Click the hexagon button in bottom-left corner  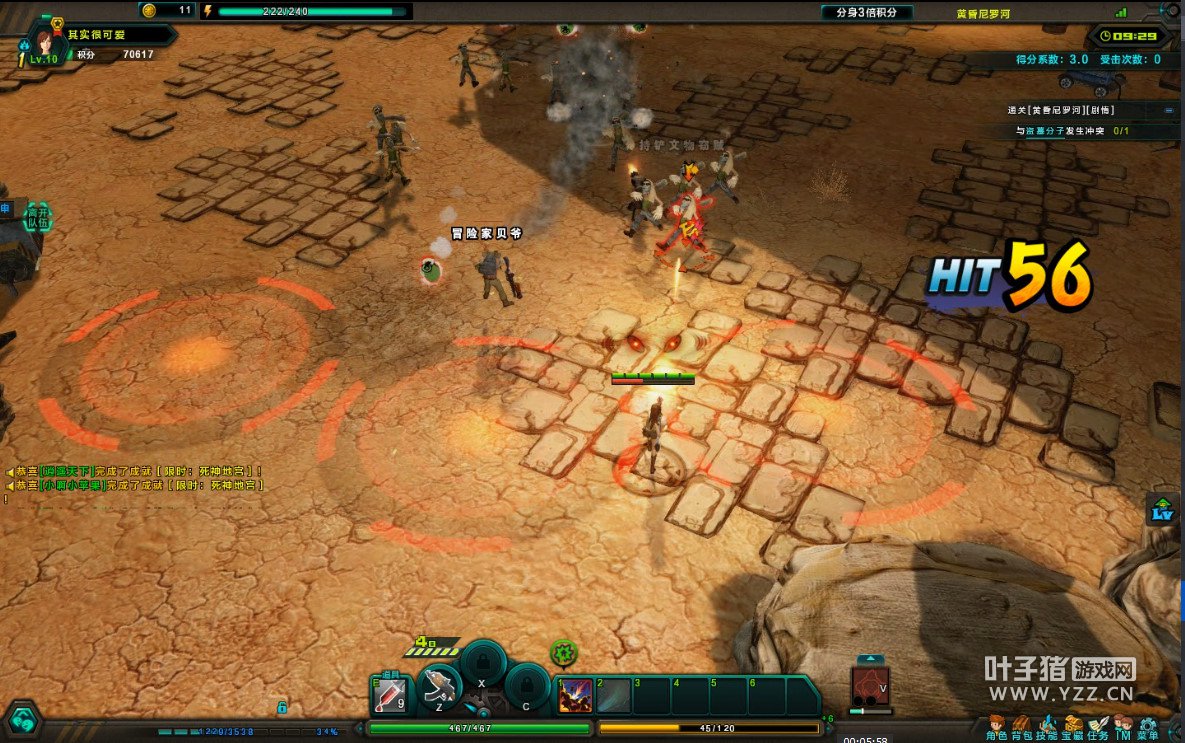coord(22,720)
